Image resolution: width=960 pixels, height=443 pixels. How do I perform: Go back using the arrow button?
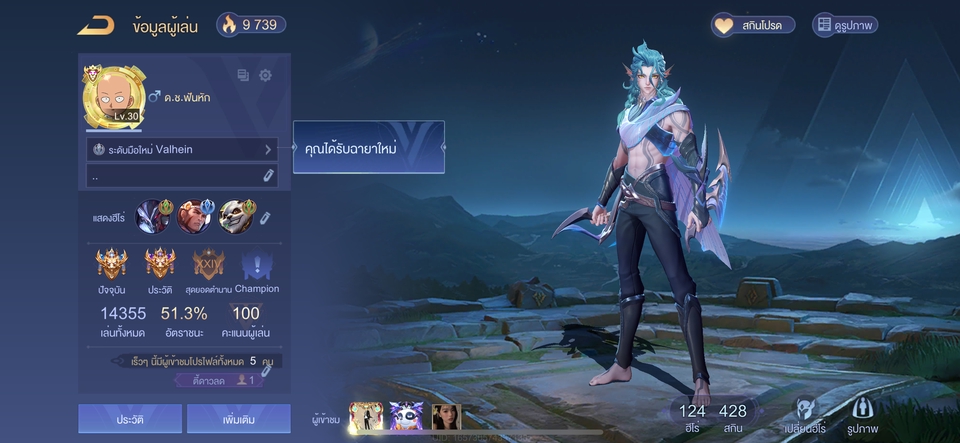(x=96, y=25)
